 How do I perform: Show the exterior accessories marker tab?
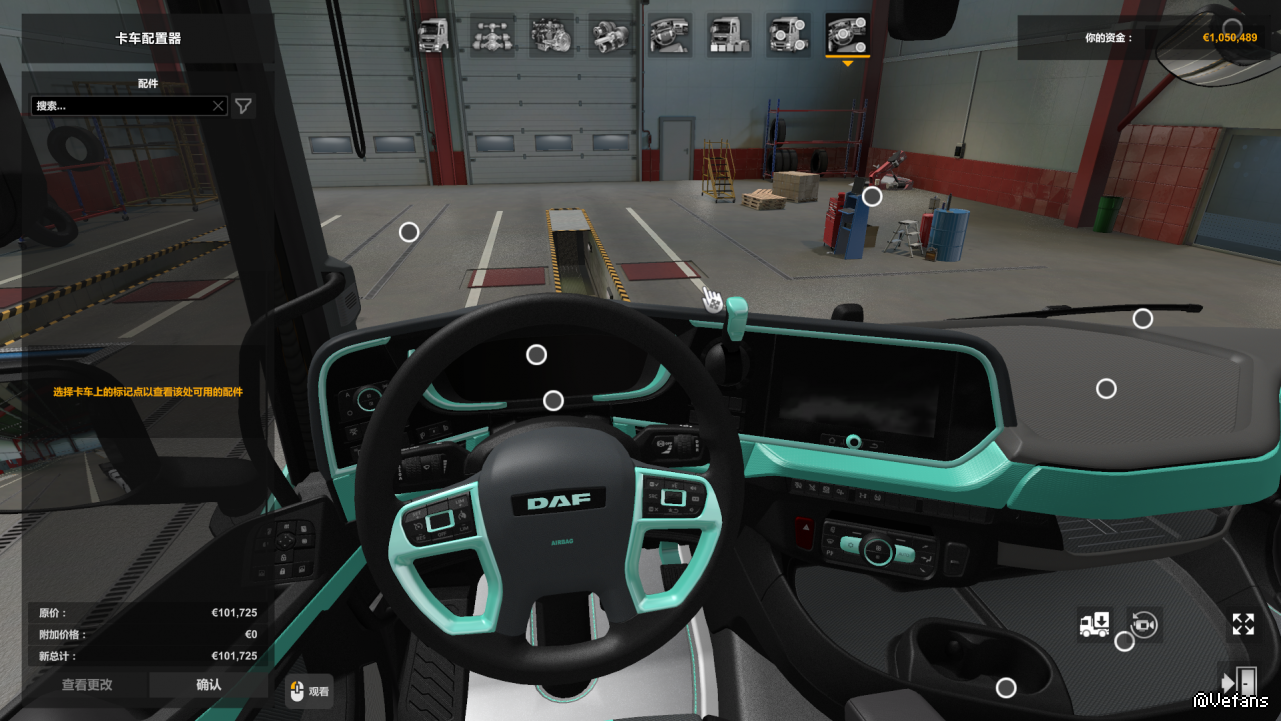point(788,35)
